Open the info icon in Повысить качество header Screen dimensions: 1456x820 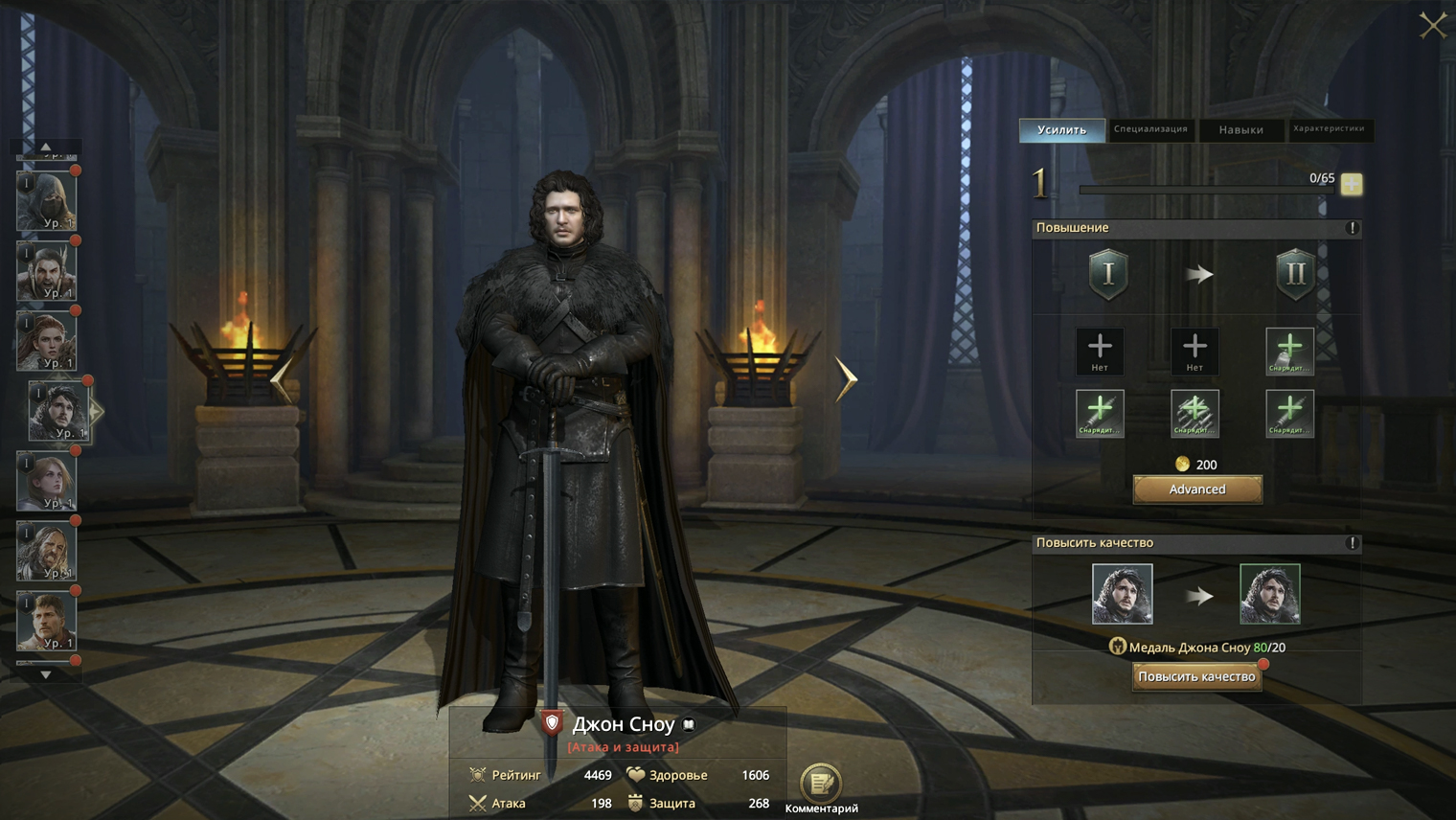(x=1353, y=543)
